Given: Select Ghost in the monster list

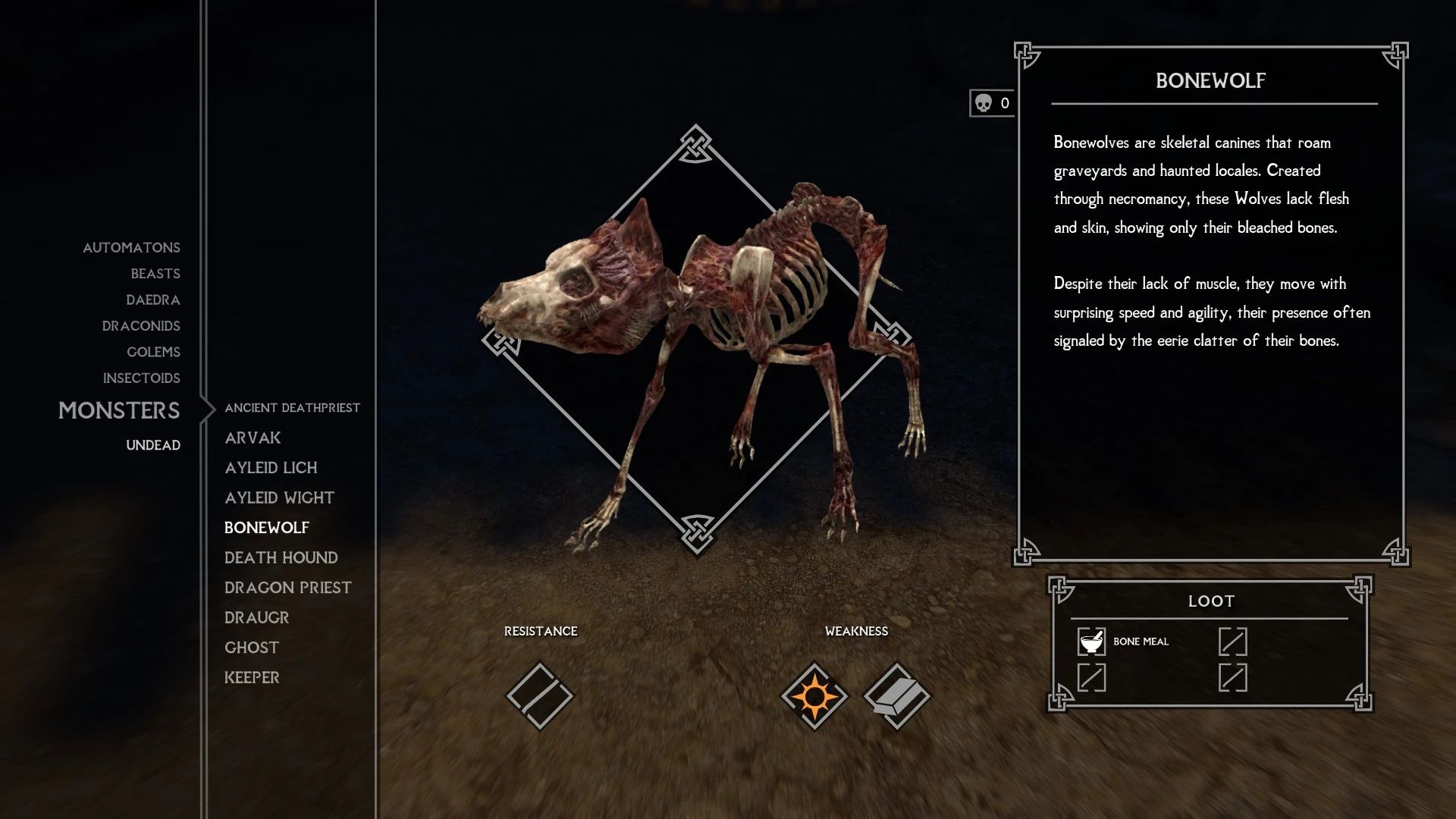Looking at the screenshot, I should [x=251, y=647].
